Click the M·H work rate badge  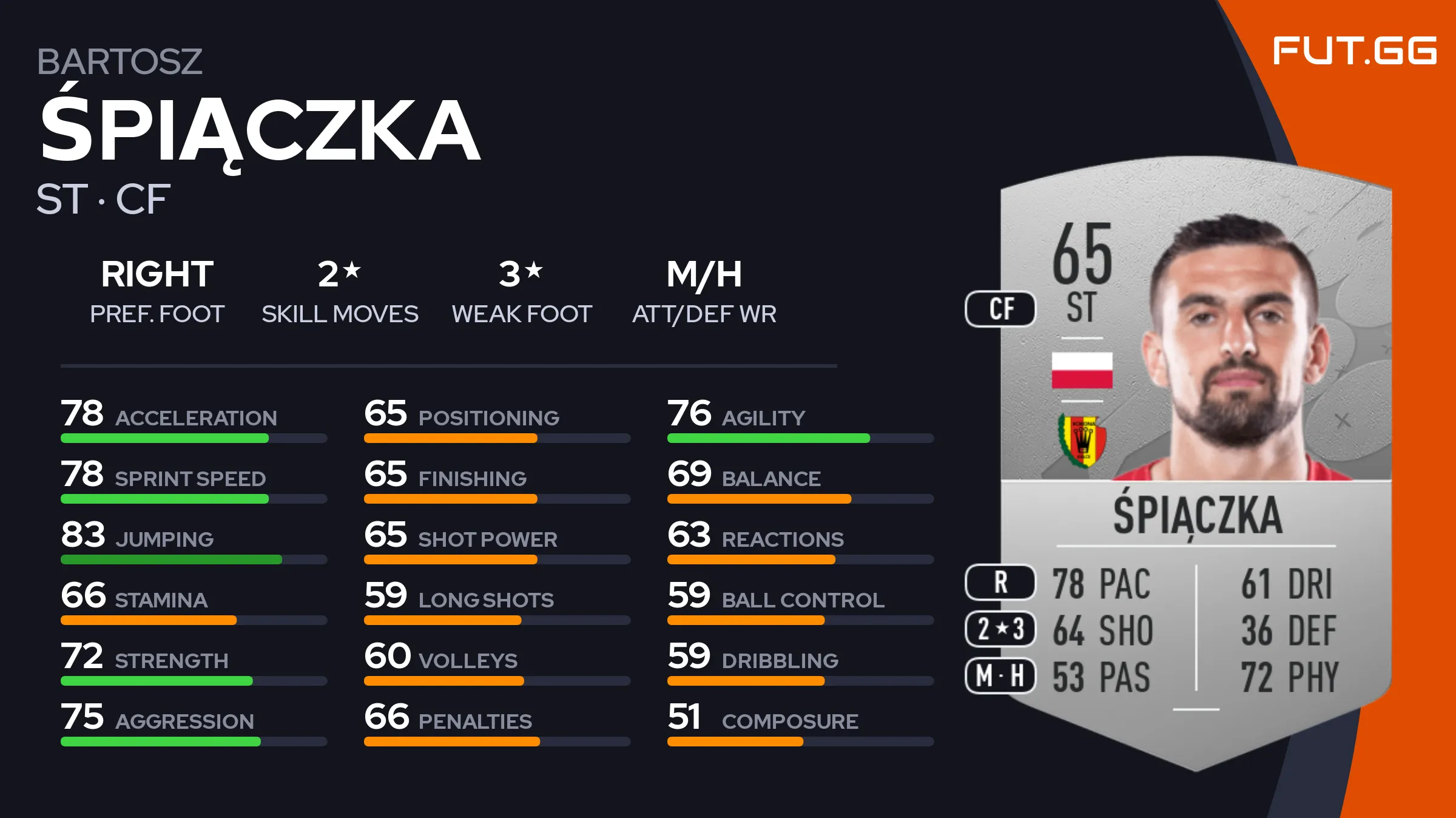(1000, 675)
